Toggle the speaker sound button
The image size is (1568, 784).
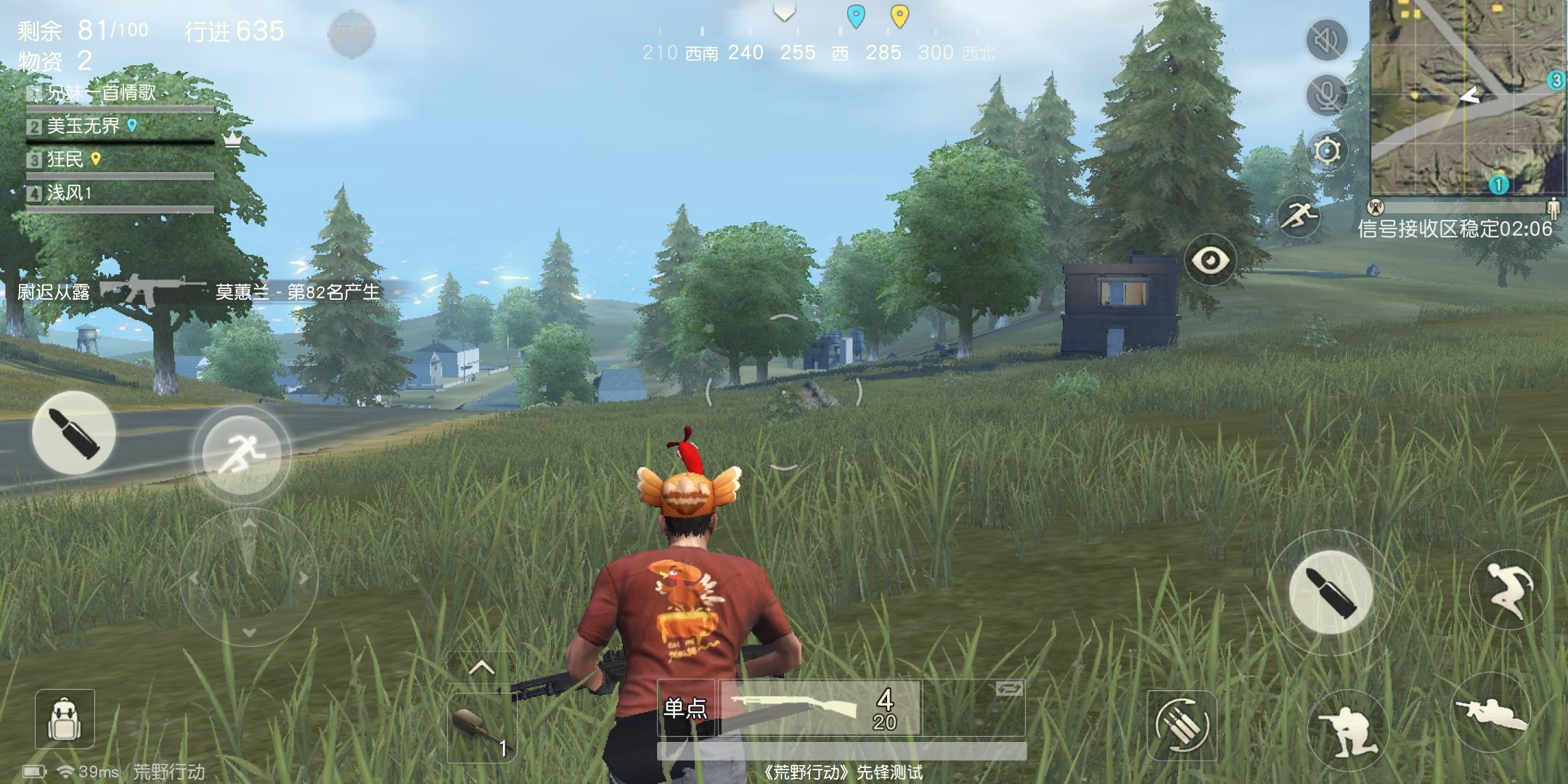[1326, 41]
